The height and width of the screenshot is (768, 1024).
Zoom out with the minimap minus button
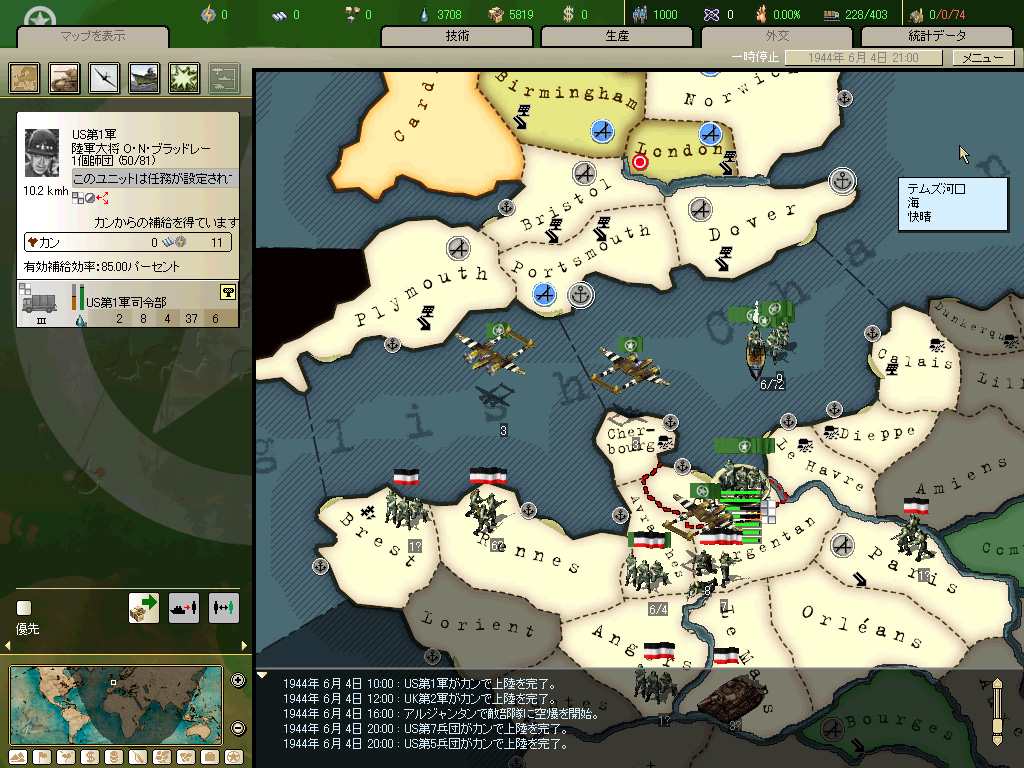click(238, 728)
